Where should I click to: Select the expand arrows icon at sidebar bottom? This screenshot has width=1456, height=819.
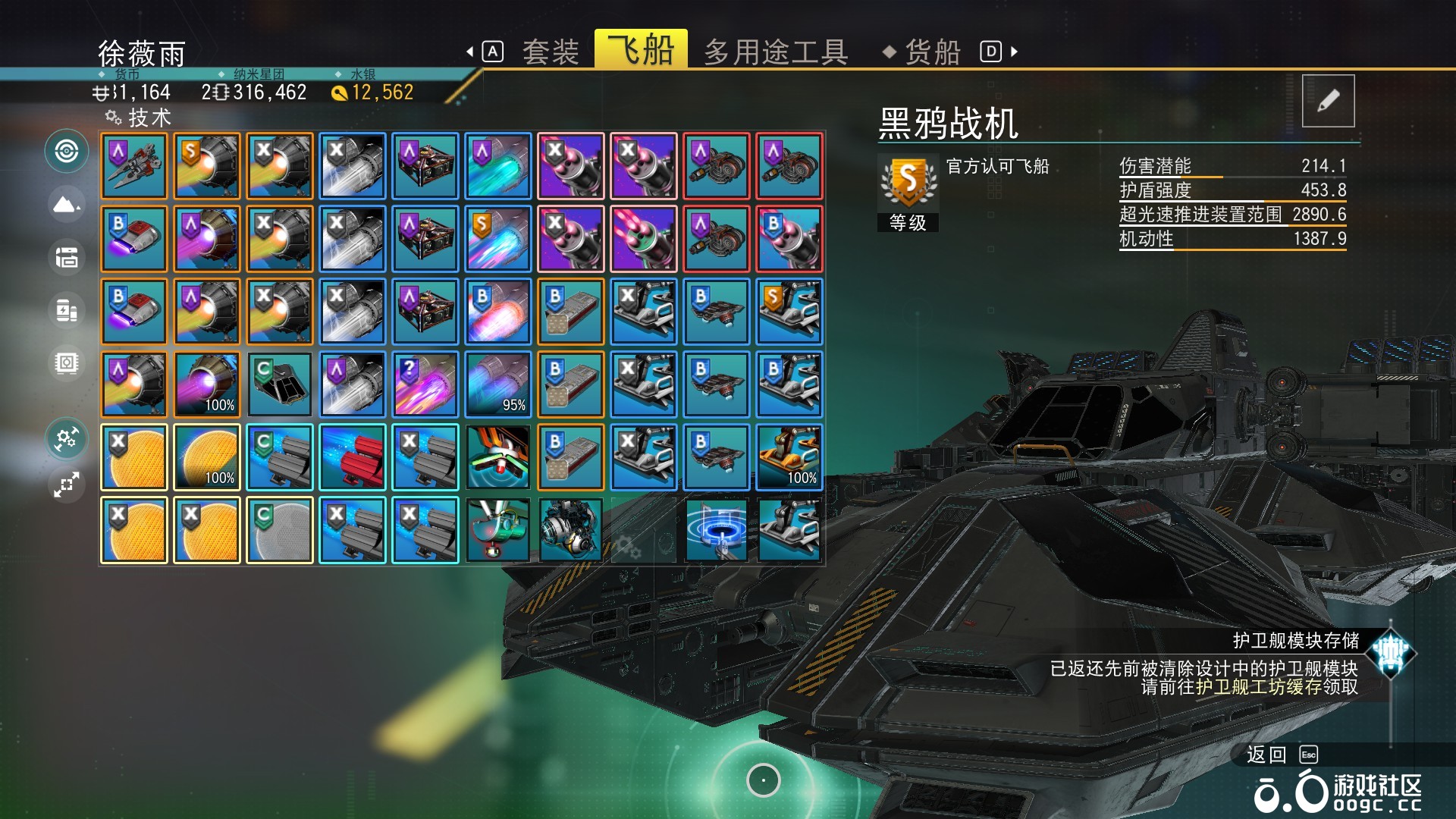67,484
